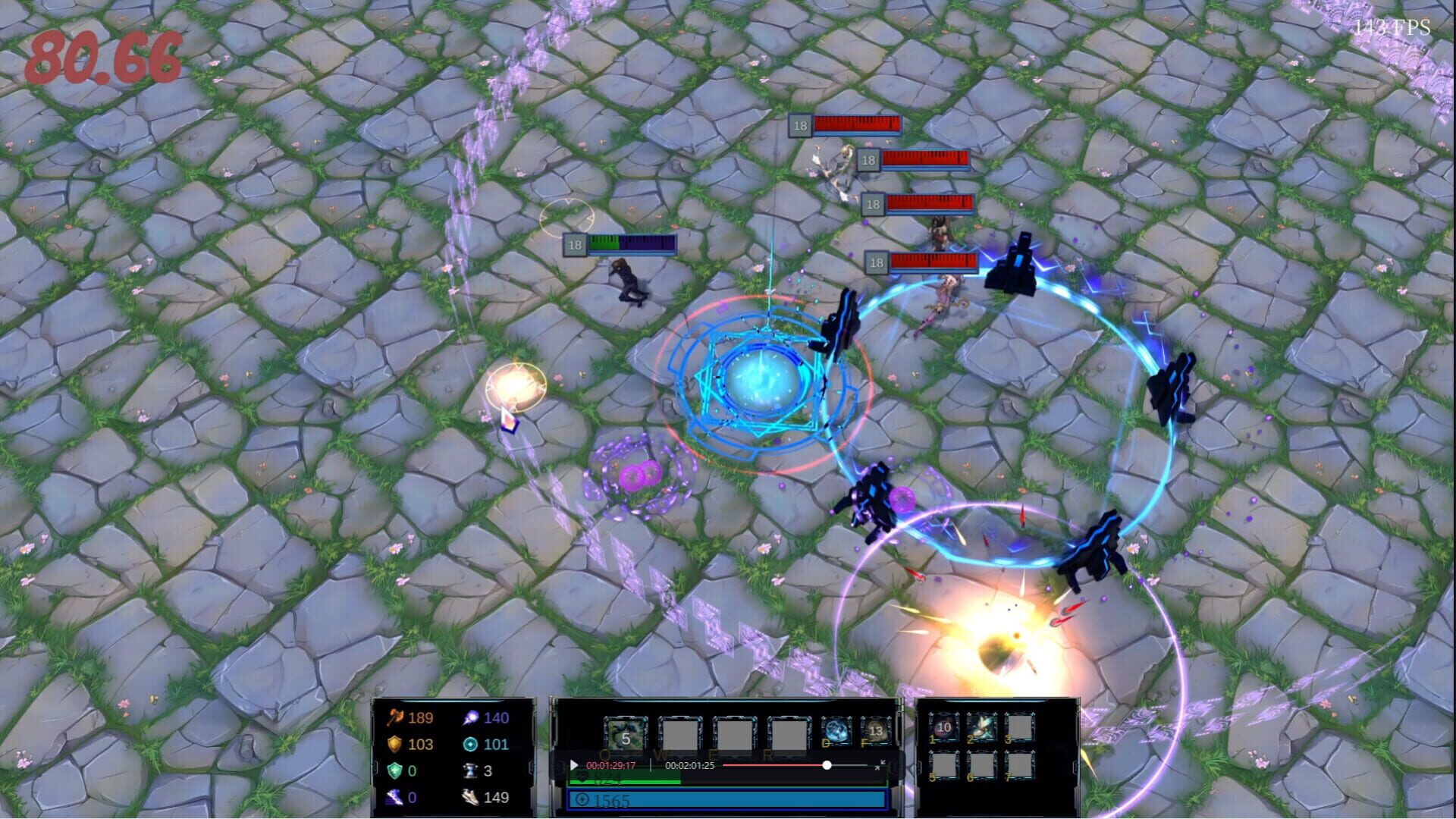Toggle replay playback with the play button
Screen dimensions: 1456x819
574,765
